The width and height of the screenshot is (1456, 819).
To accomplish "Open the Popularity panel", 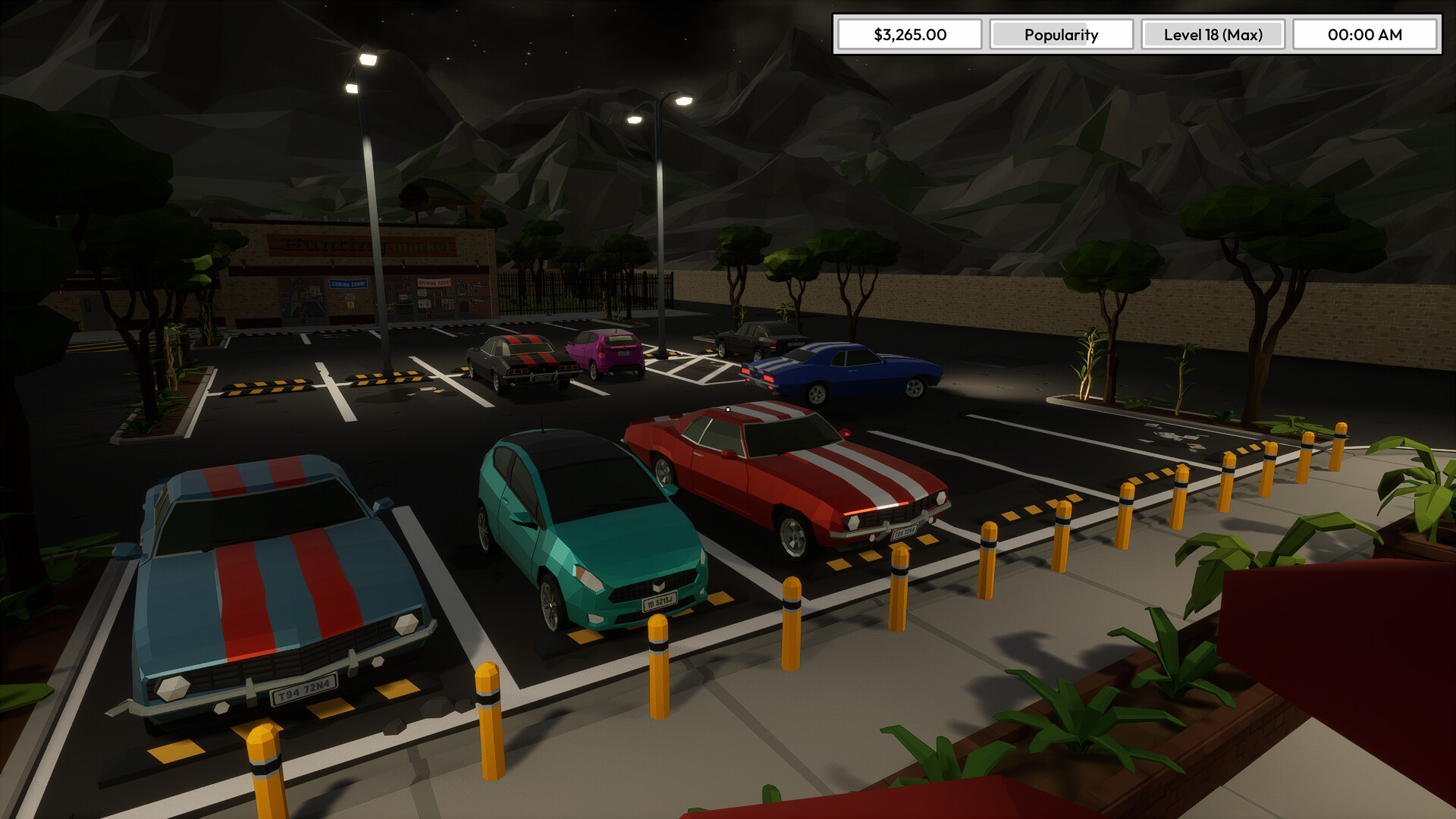I will point(1061,34).
